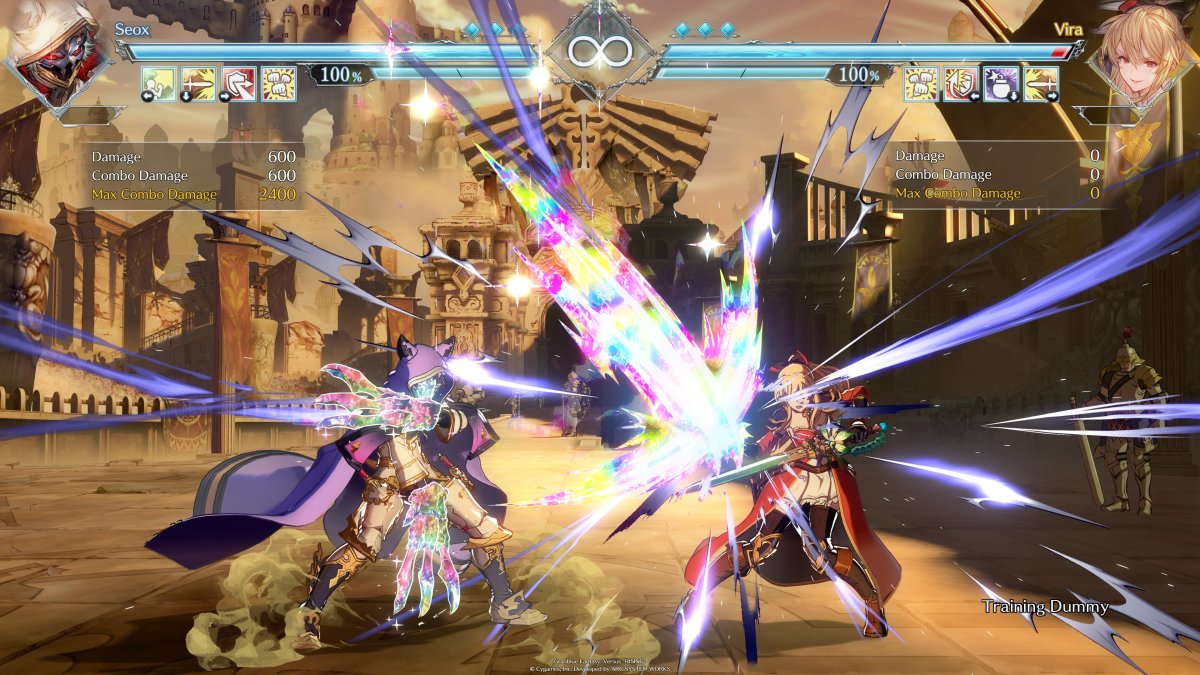Choose Vira's sword skill icon

point(1041,83)
